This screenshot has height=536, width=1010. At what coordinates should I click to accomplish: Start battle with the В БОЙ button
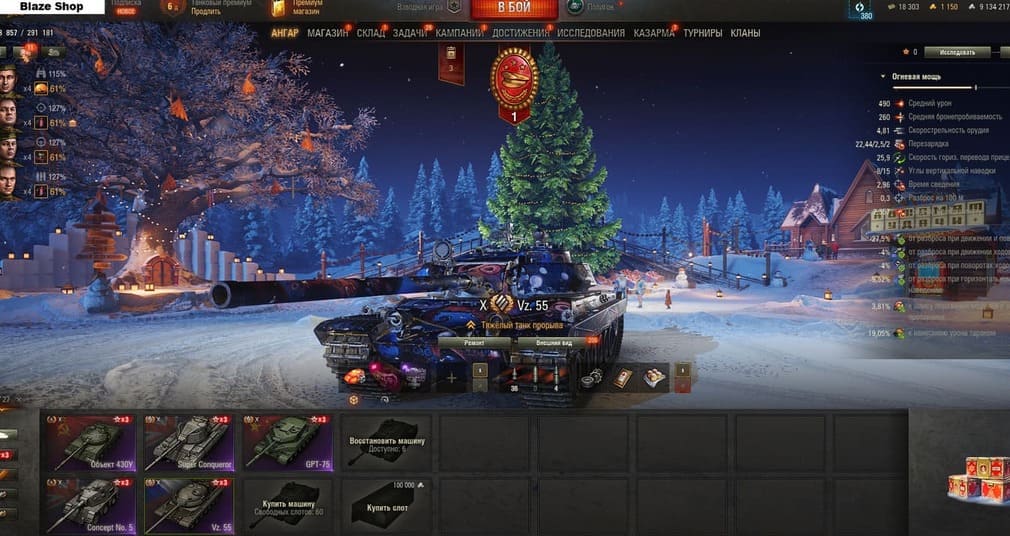pos(514,8)
